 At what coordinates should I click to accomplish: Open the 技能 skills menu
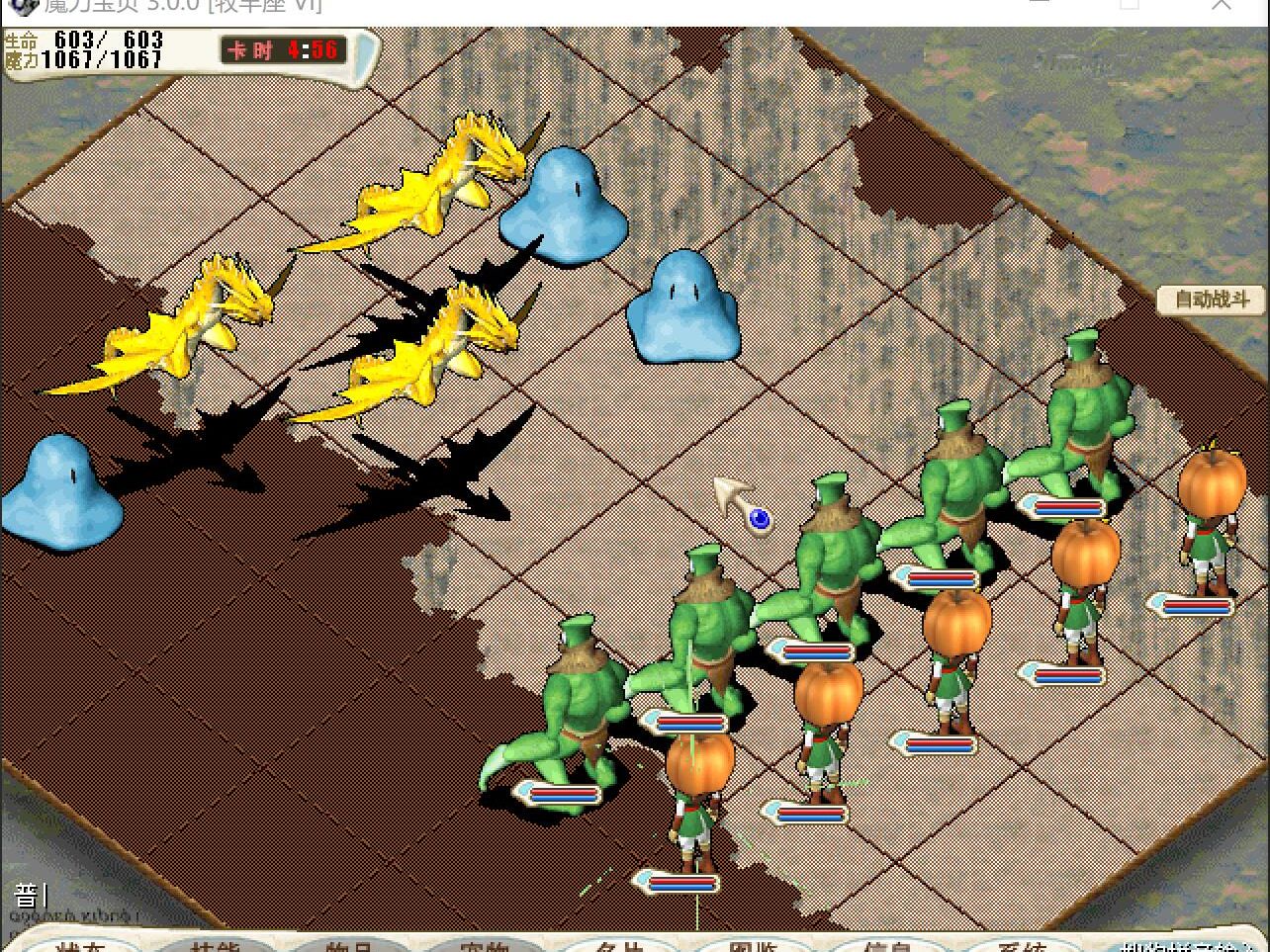click(216, 943)
